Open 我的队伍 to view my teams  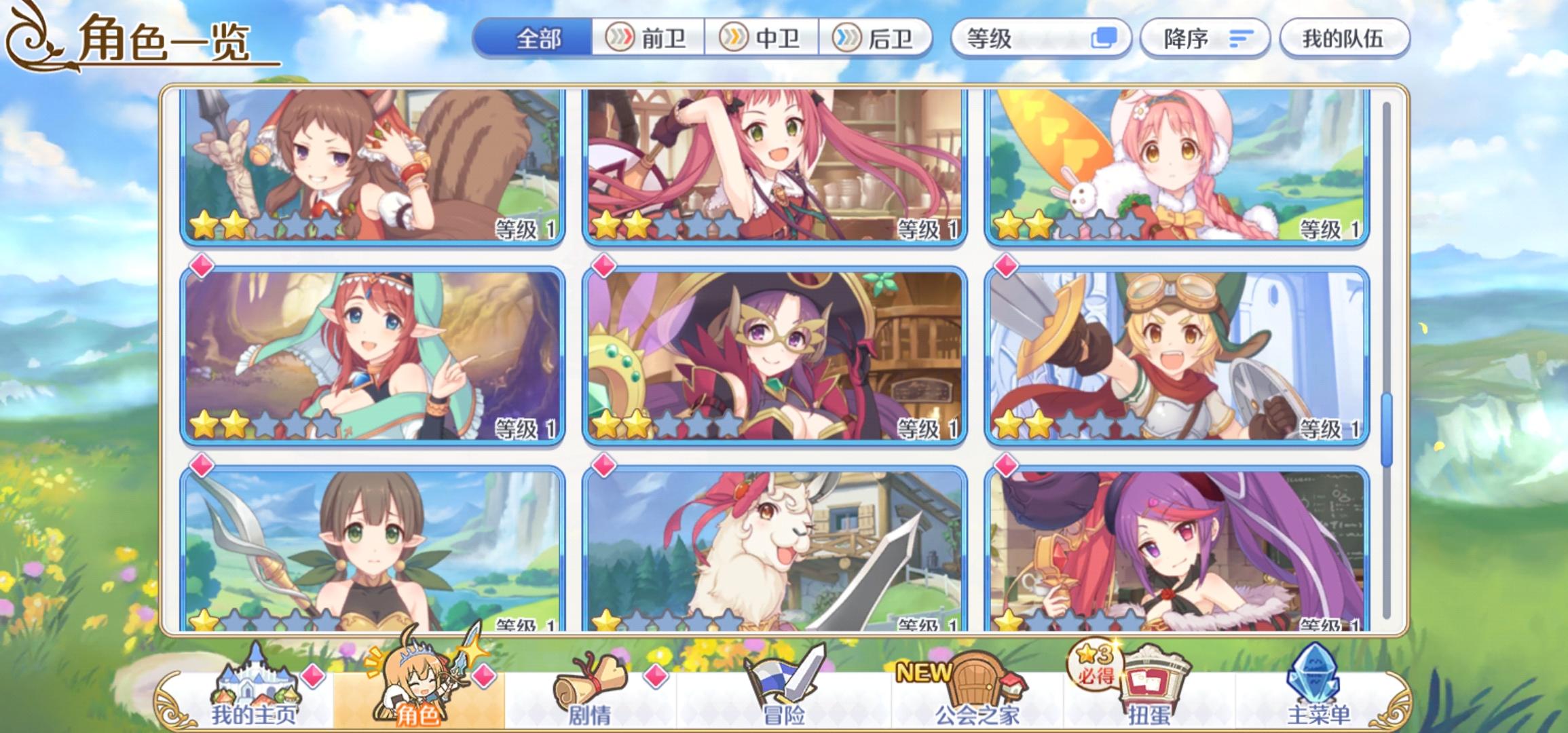[x=1346, y=39]
